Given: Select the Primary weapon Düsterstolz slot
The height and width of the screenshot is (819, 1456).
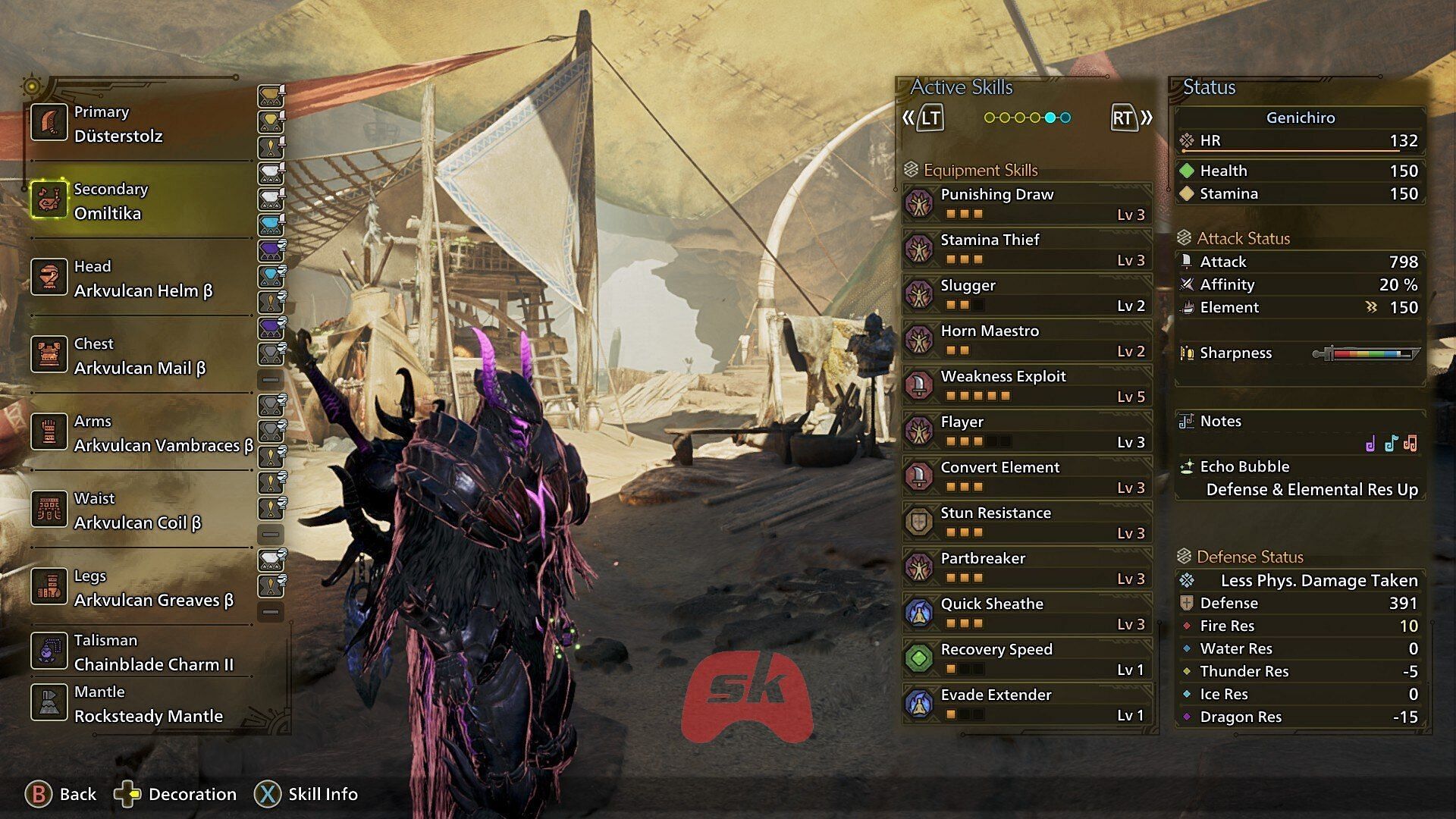Looking at the screenshot, I should (x=140, y=124).
